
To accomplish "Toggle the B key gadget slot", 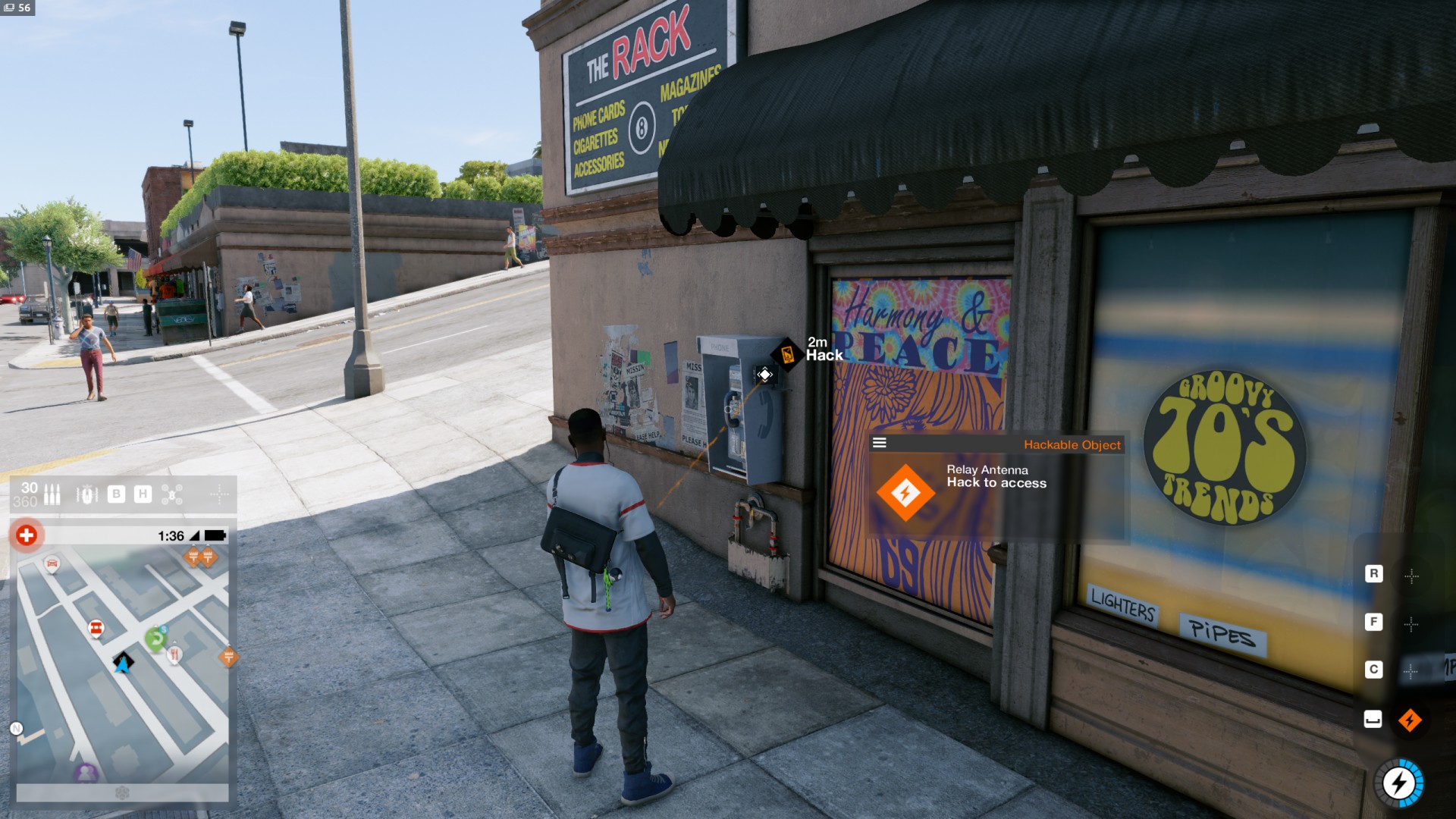I will 115,494.
